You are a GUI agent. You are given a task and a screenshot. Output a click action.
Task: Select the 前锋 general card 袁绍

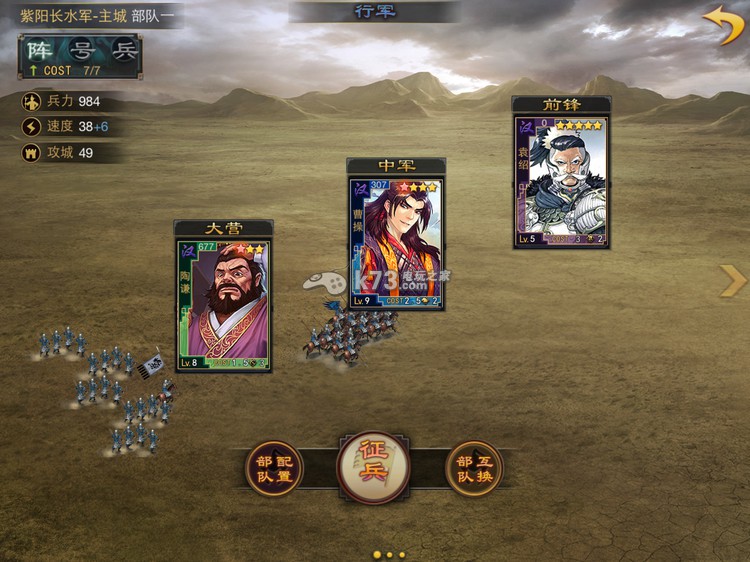click(x=561, y=181)
